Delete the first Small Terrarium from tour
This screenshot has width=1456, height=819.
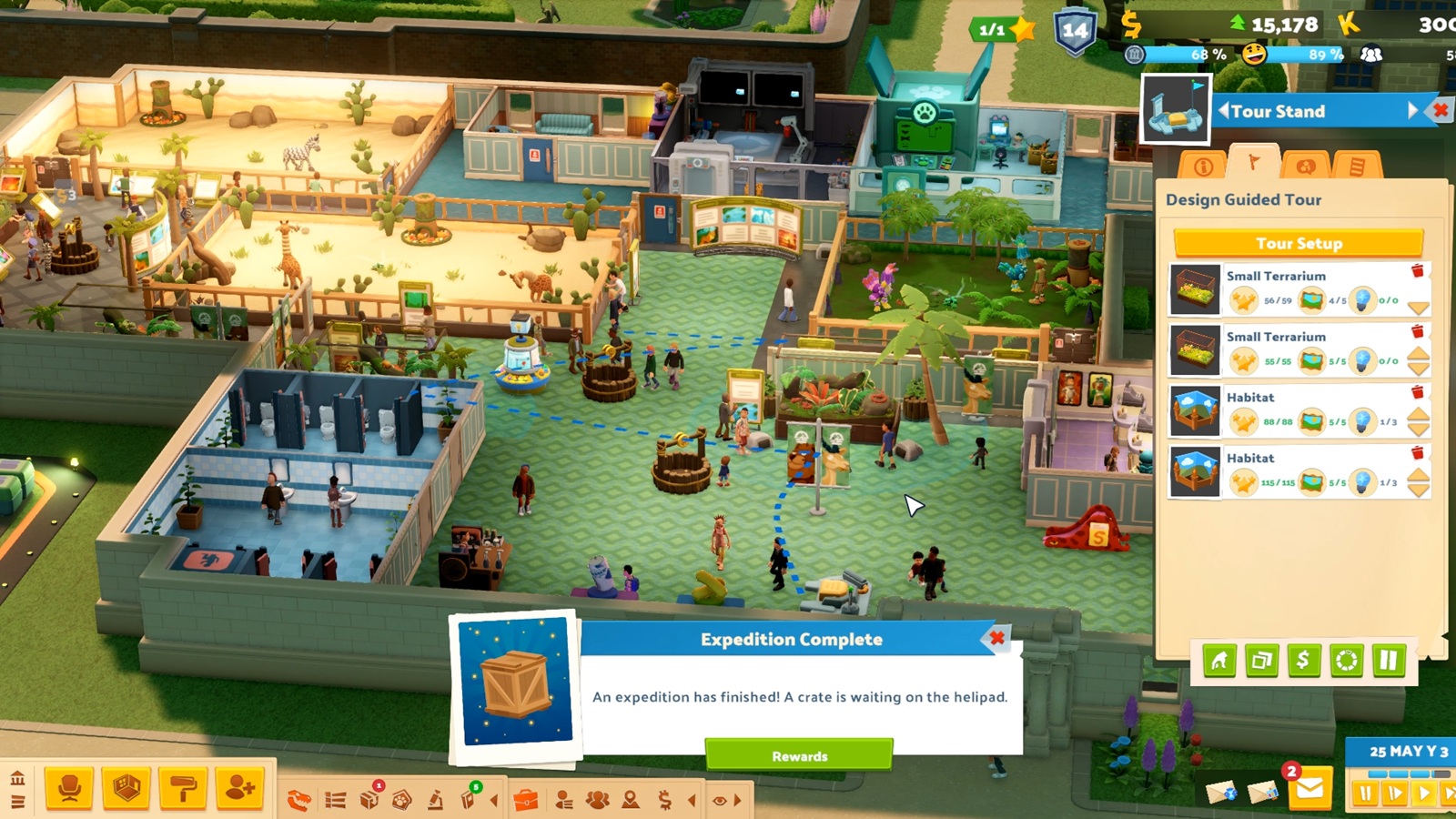(1417, 271)
